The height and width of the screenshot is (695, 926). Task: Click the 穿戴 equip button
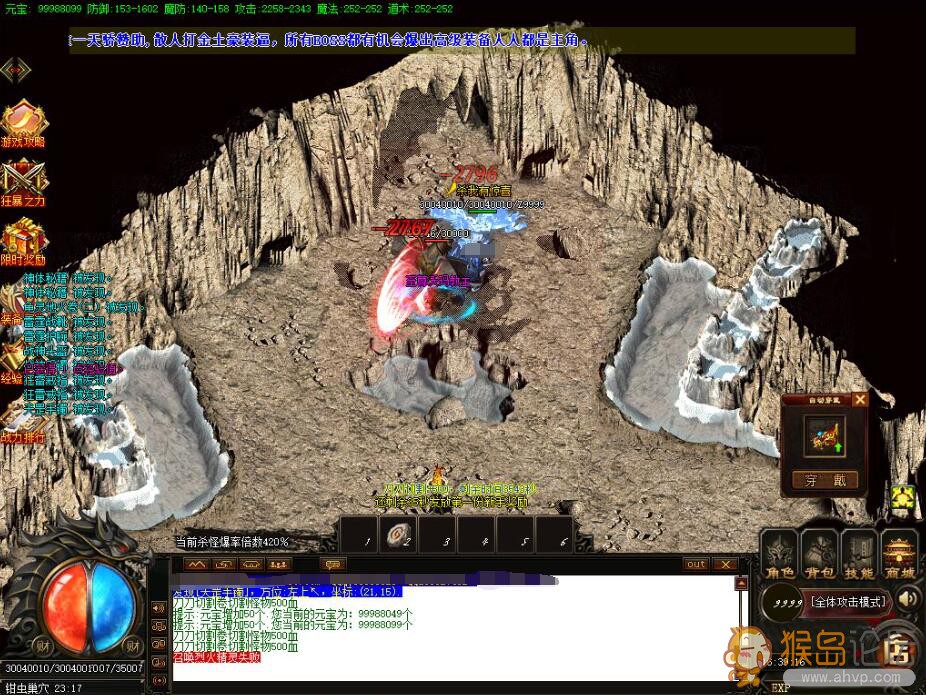(825, 481)
